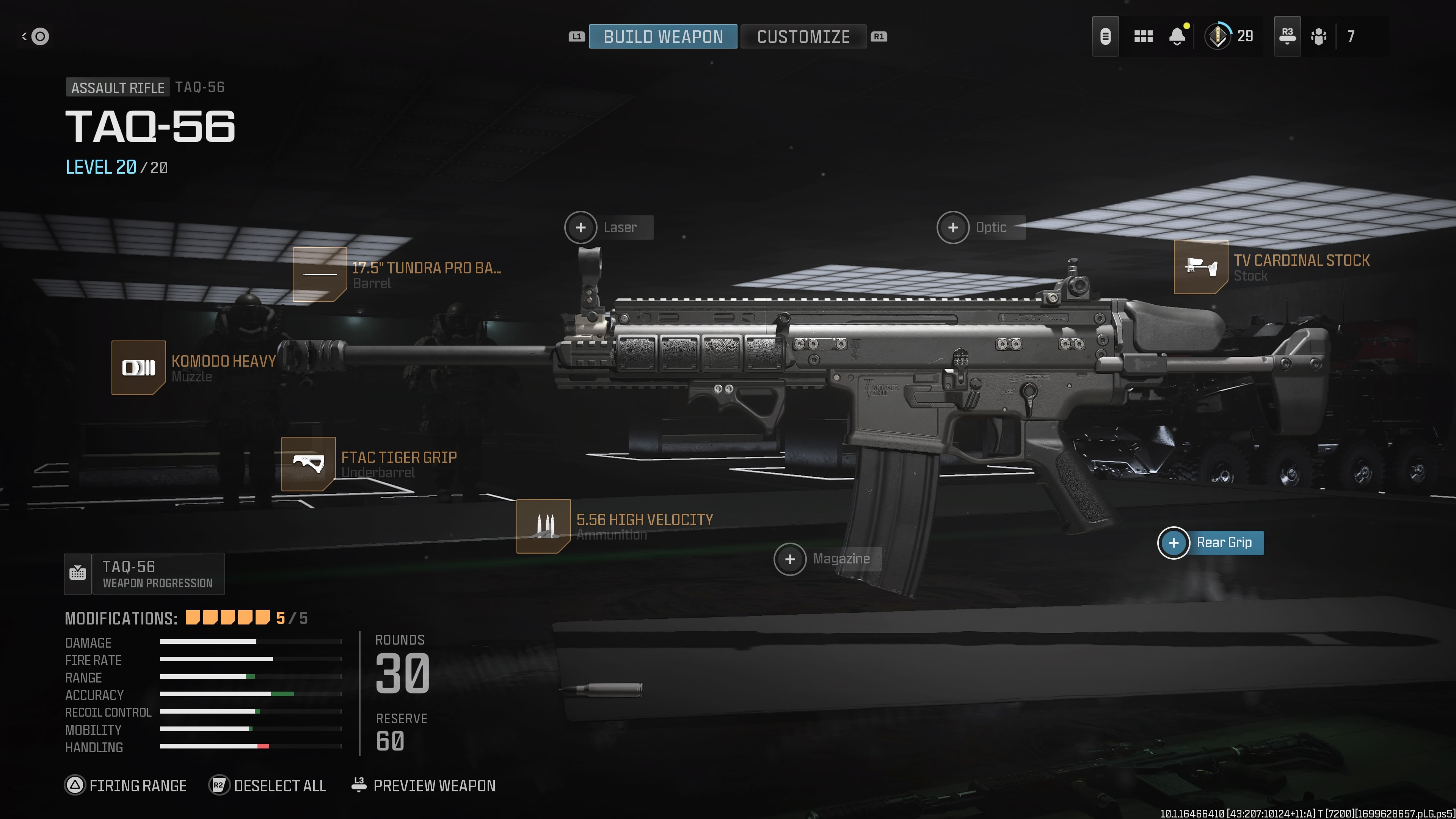Open the TAQ-56 Weapon Progression panel

point(144,574)
